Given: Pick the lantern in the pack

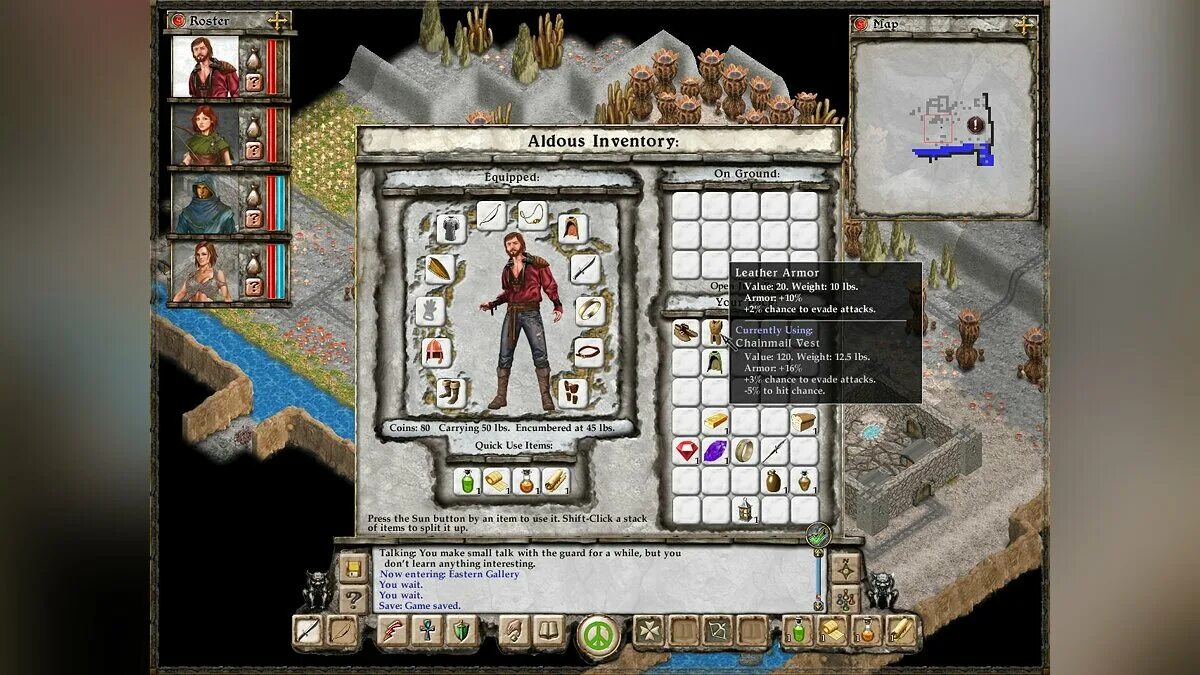Looking at the screenshot, I should click(x=745, y=510).
